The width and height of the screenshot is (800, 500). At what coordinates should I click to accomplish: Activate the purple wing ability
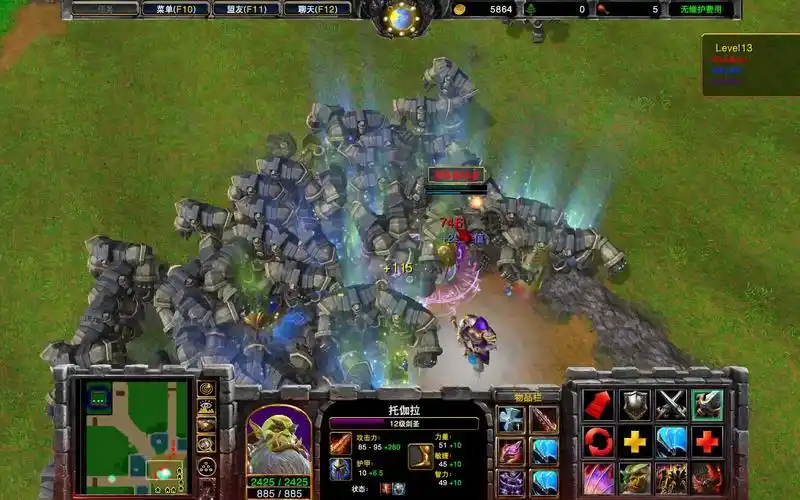click(x=599, y=477)
